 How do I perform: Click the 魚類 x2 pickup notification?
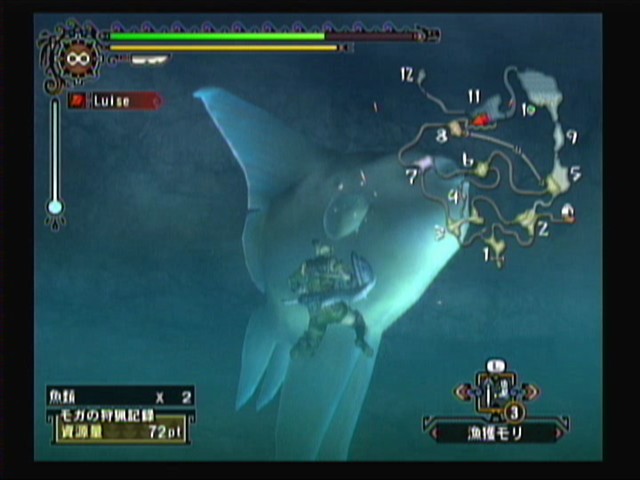[x=120, y=397]
